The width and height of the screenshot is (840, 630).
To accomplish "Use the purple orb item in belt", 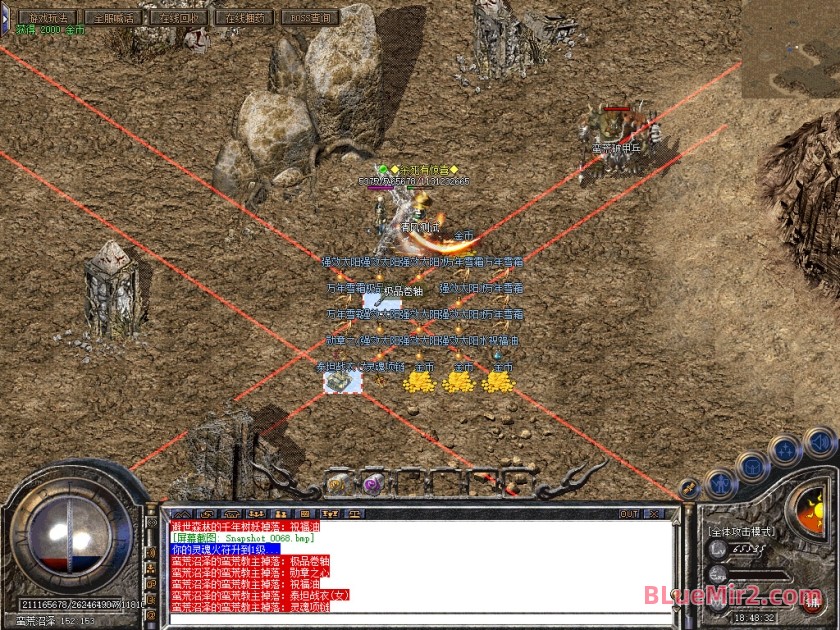I will pyautogui.click(x=372, y=483).
